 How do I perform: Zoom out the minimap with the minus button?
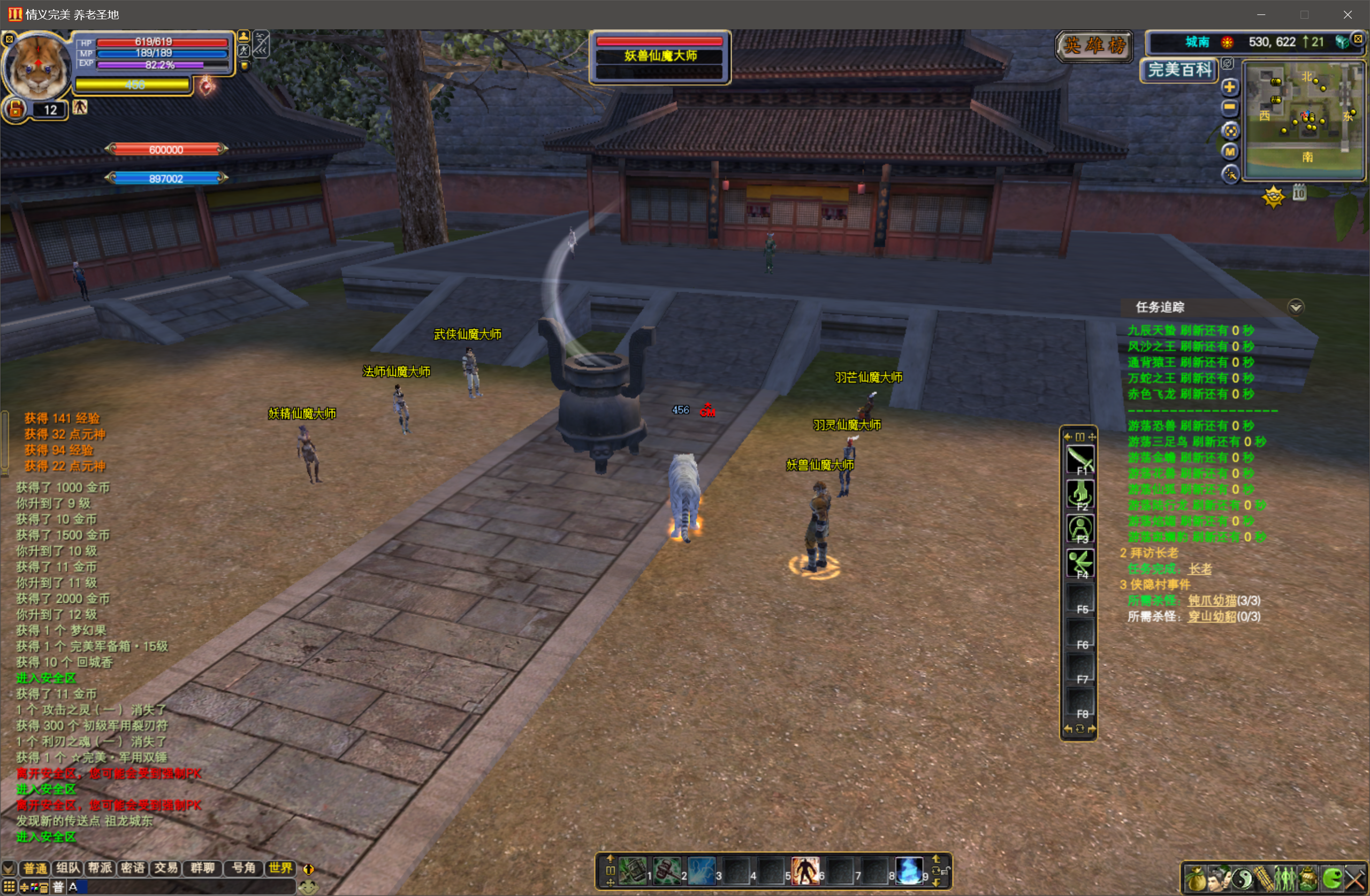[1230, 108]
